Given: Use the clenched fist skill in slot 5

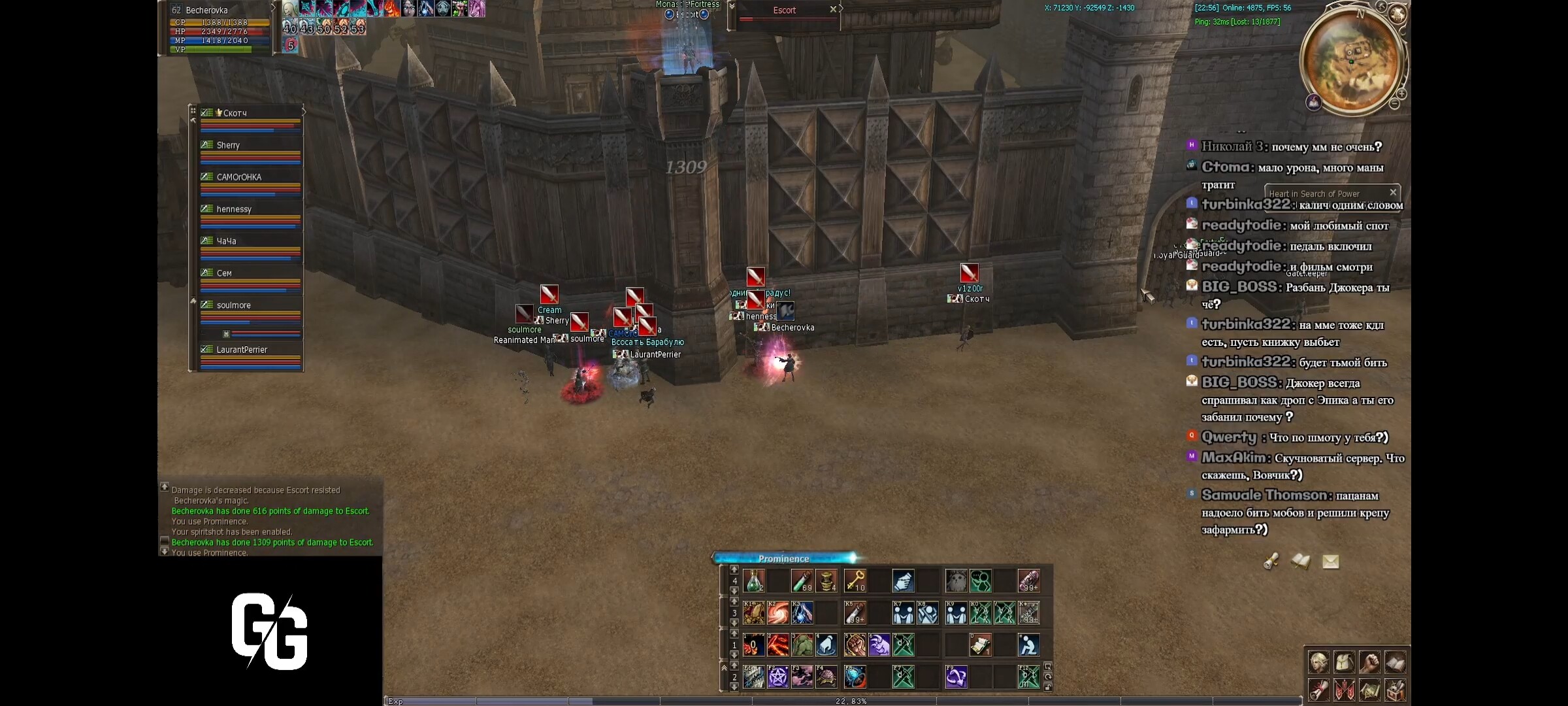Looking at the screenshot, I should coord(855,645).
